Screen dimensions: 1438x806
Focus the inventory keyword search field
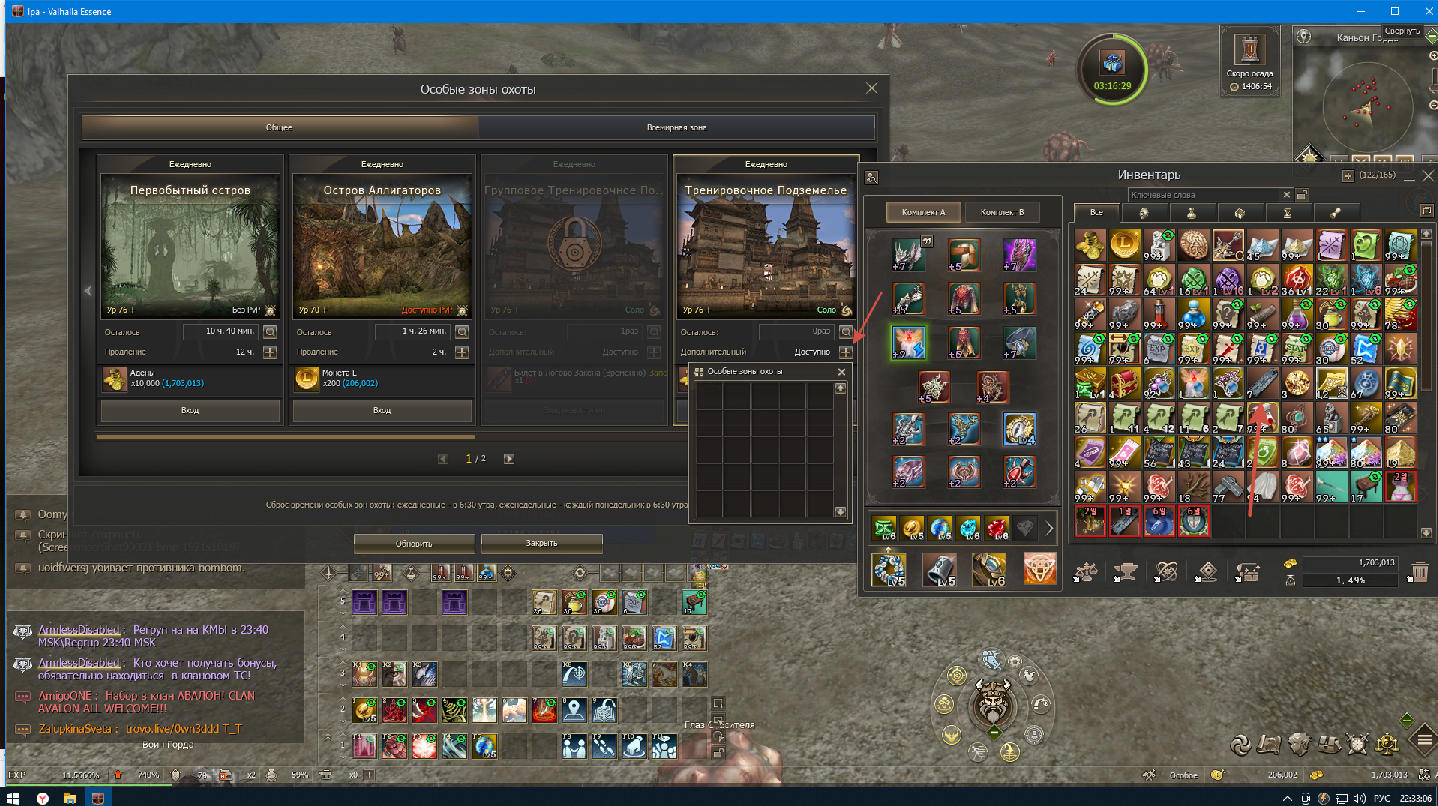click(x=1208, y=195)
